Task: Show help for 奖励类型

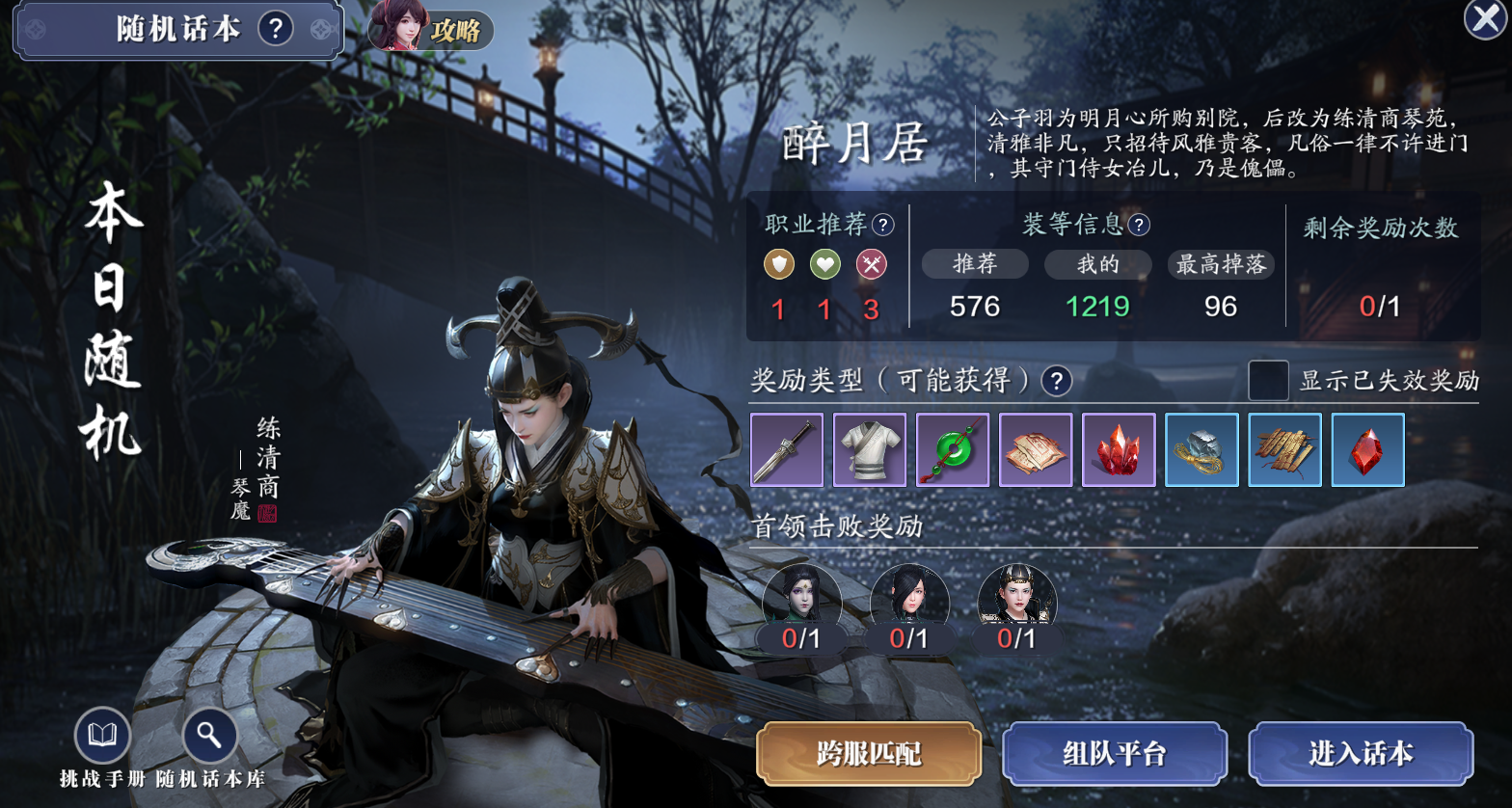Action: (x=1057, y=380)
